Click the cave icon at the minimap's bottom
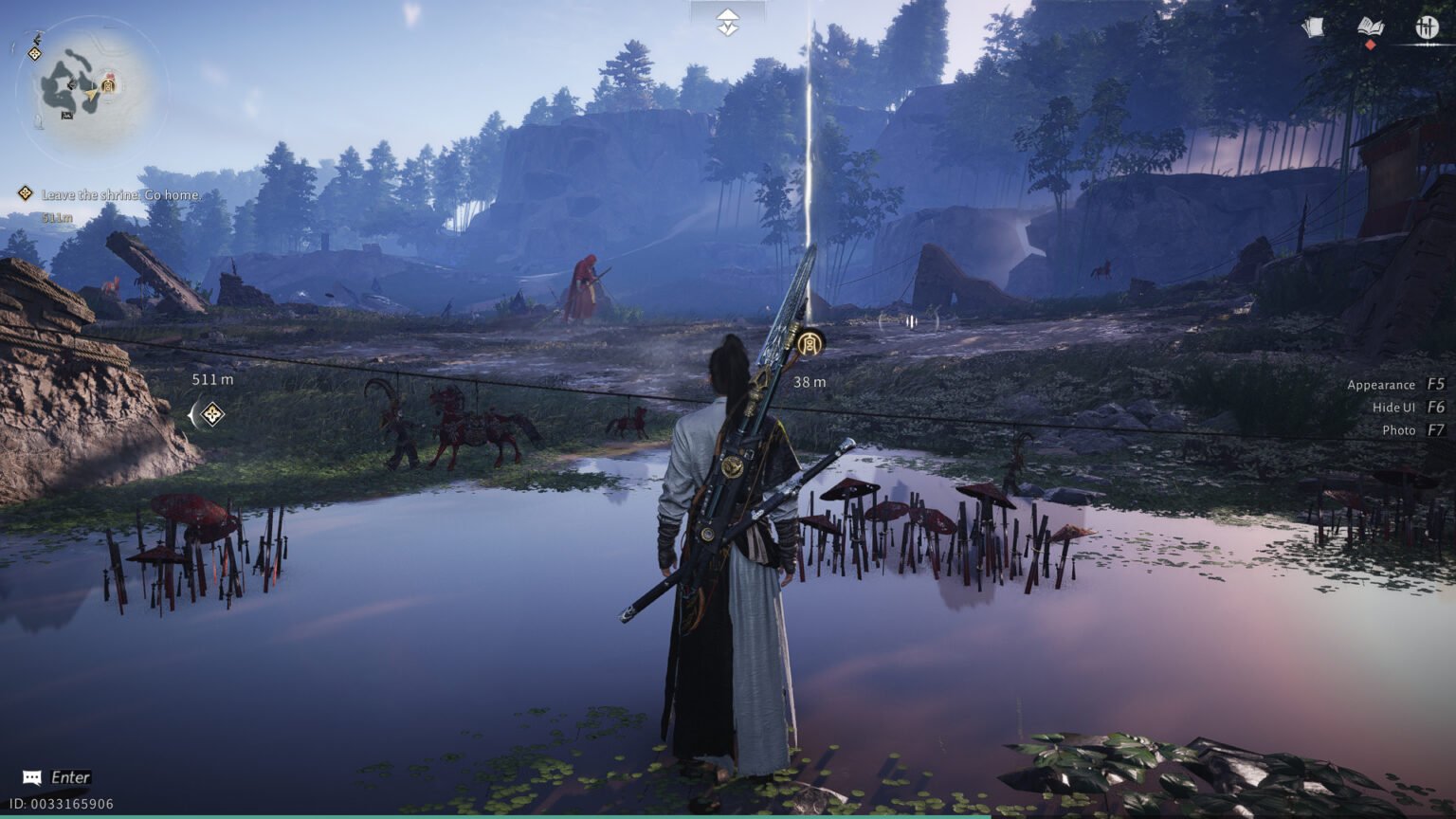This screenshot has width=1456, height=819. [x=67, y=115]
